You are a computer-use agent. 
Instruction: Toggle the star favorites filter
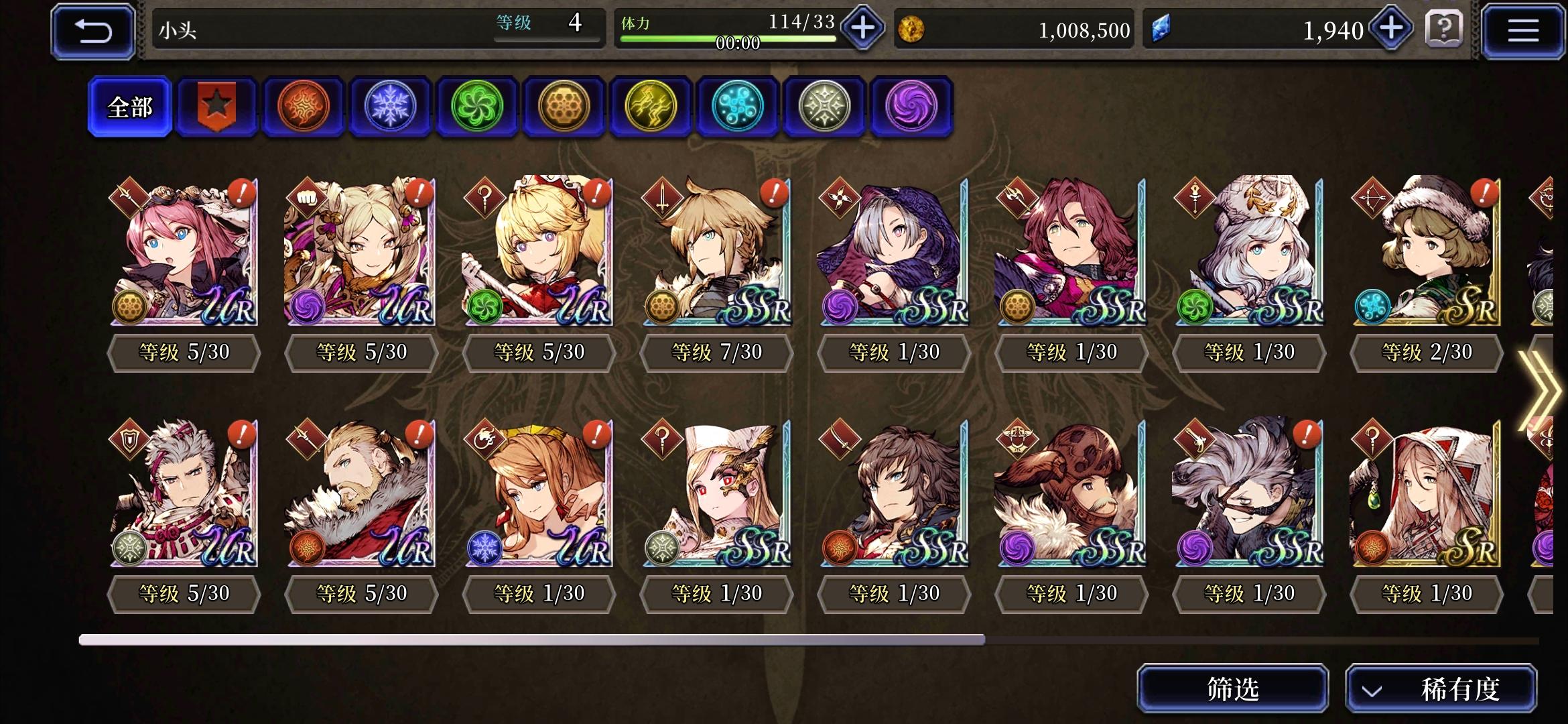pyautogui.click(x=216, y=106)
